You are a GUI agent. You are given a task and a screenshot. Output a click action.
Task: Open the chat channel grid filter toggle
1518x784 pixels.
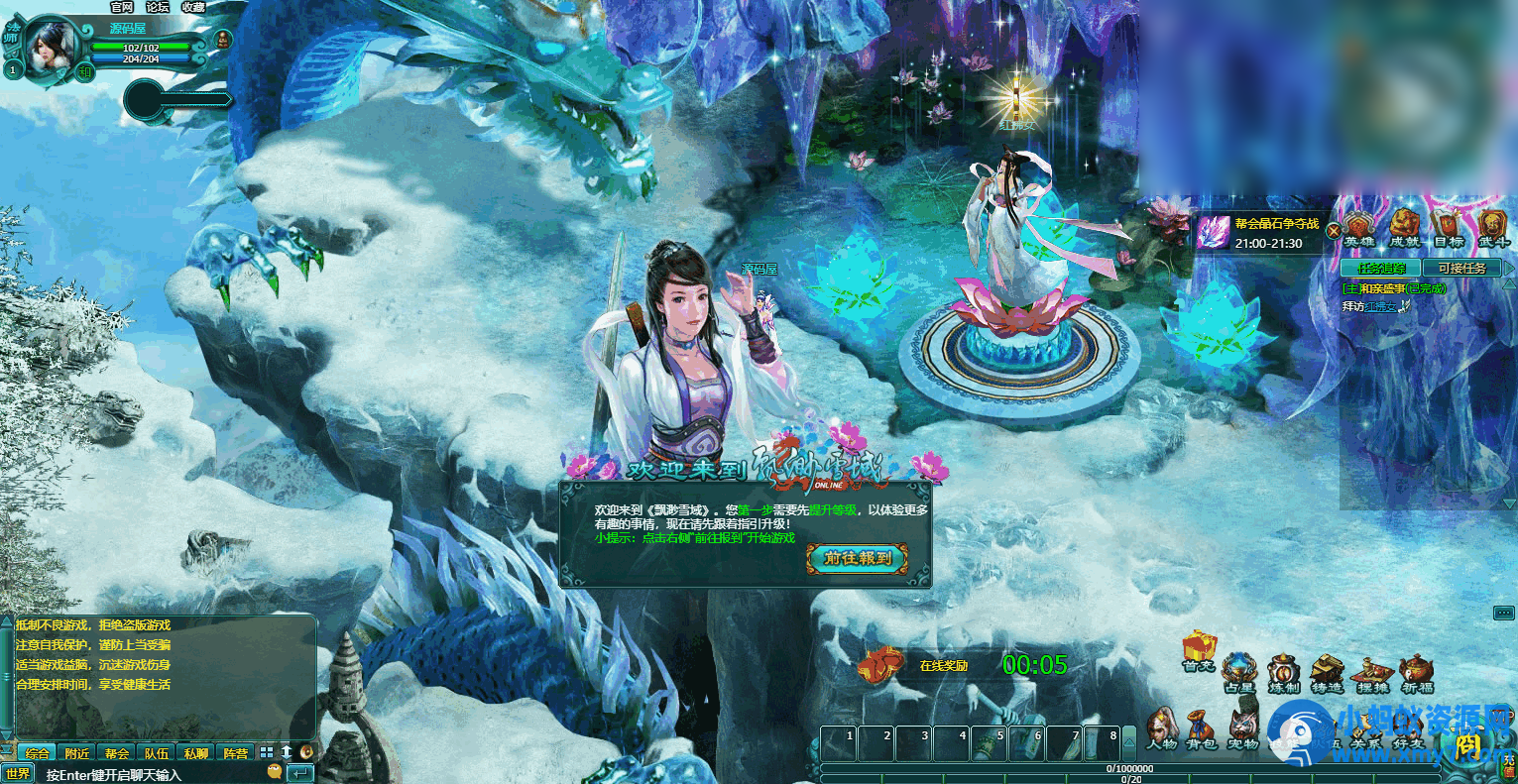pyautogui.click(x=266, y=751)
